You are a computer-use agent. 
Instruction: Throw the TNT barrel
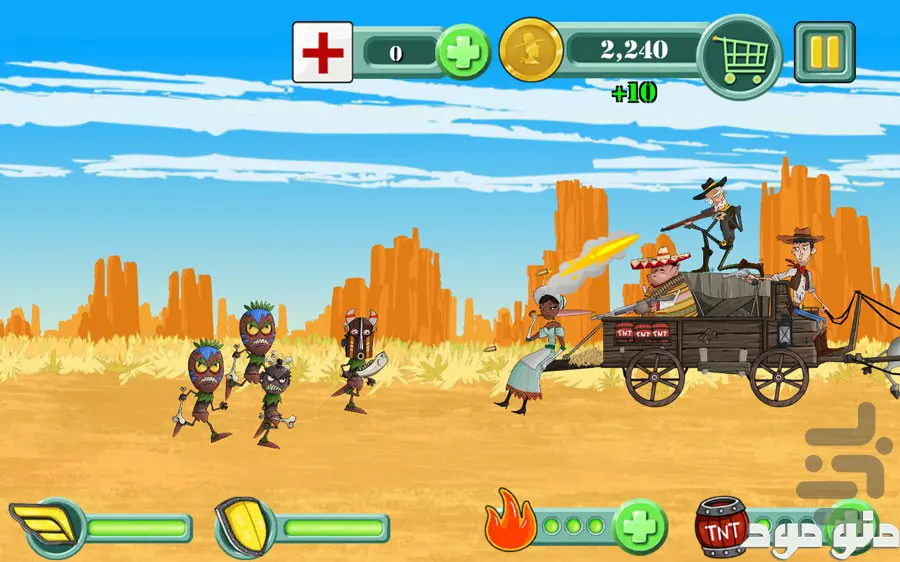(722, 526)
